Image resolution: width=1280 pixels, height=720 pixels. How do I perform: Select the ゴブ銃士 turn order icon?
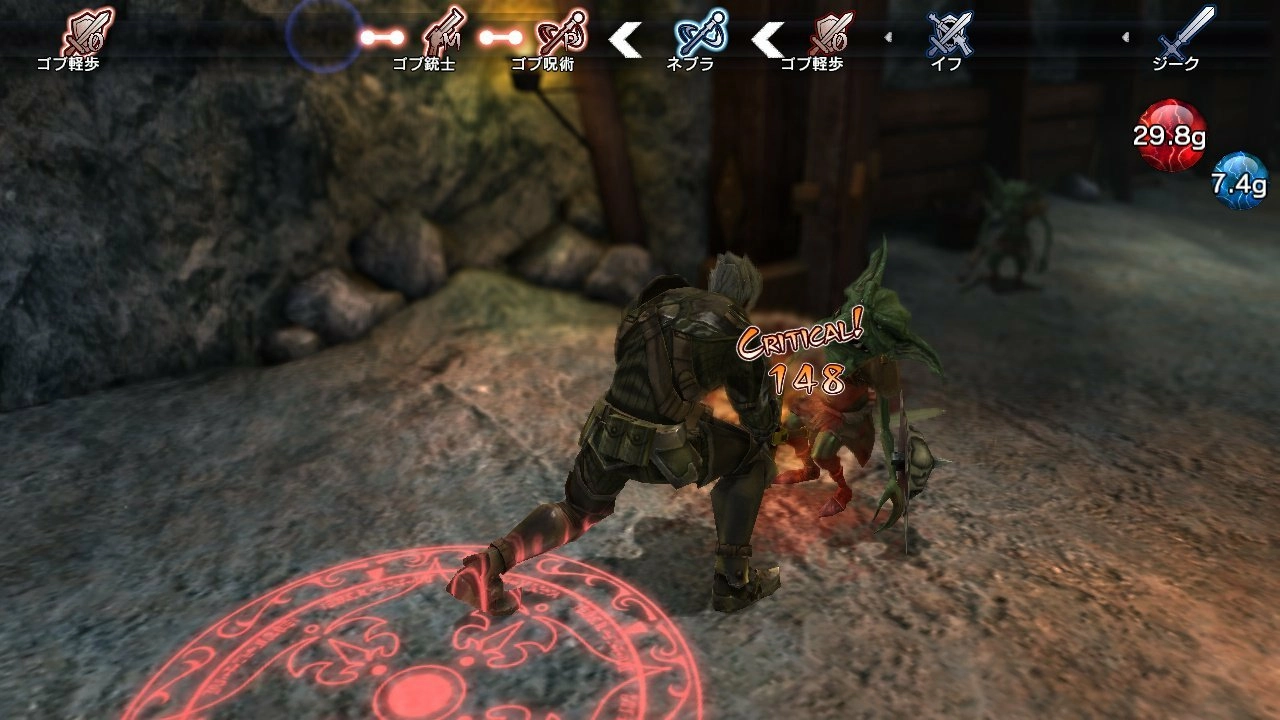(x=443, y=34)
